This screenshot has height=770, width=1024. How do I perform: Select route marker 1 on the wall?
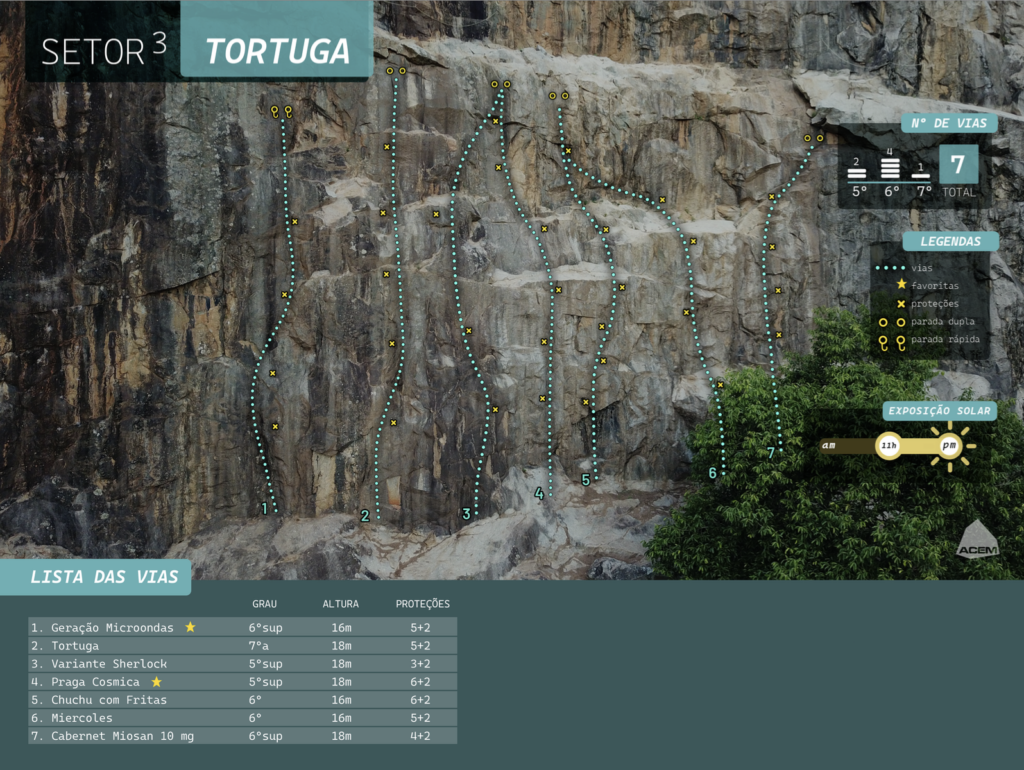[x=264, y=509]
